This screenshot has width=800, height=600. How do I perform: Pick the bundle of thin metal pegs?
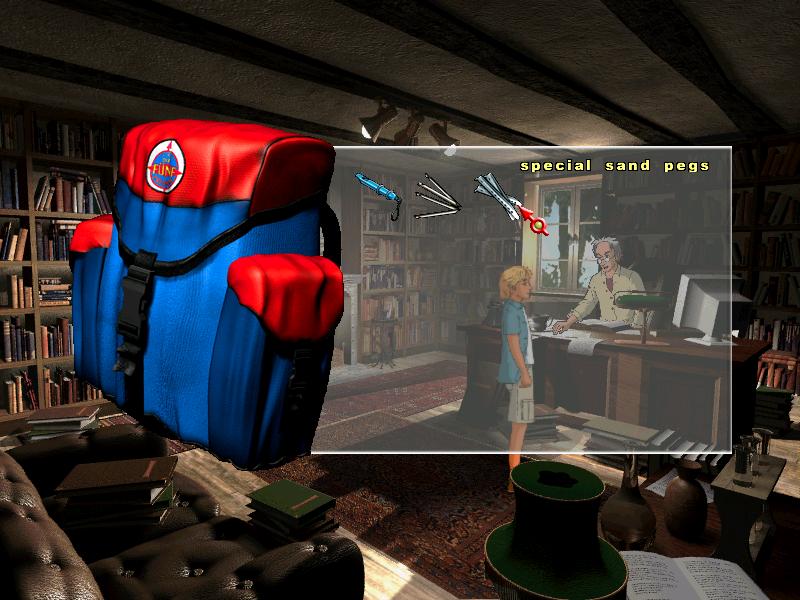(x=436, y=196)
